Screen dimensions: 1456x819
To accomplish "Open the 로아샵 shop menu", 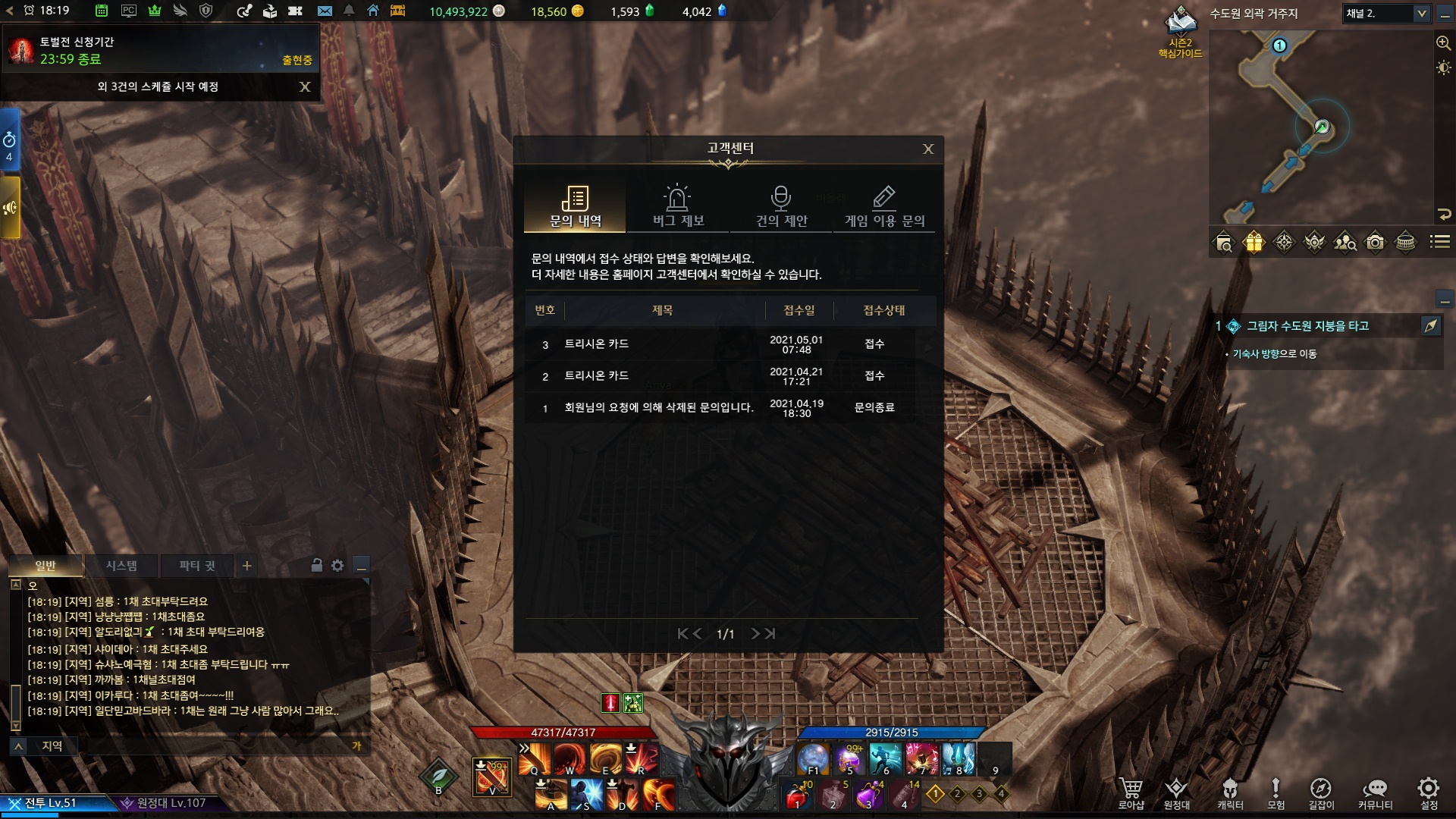I will coord(1131,793).
